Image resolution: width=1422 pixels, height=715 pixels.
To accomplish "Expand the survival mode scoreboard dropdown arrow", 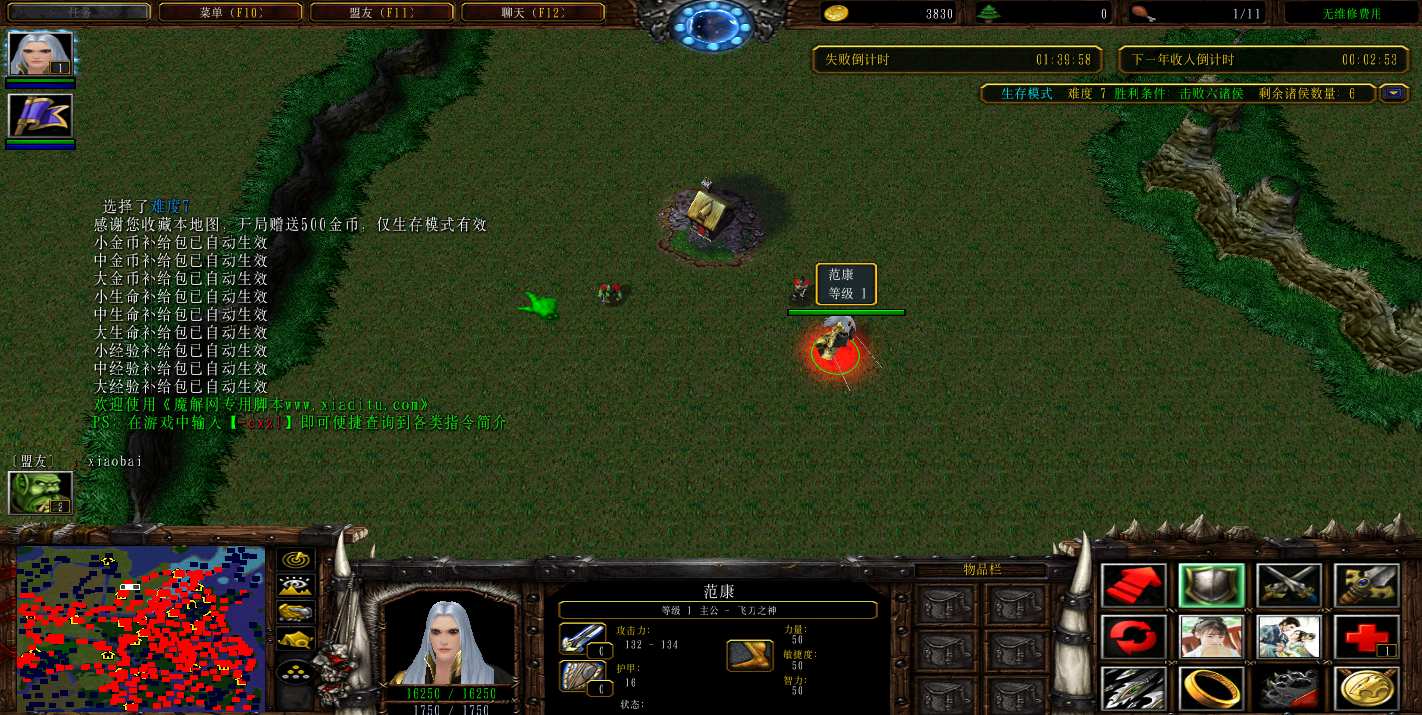I will coord(1394,93).
